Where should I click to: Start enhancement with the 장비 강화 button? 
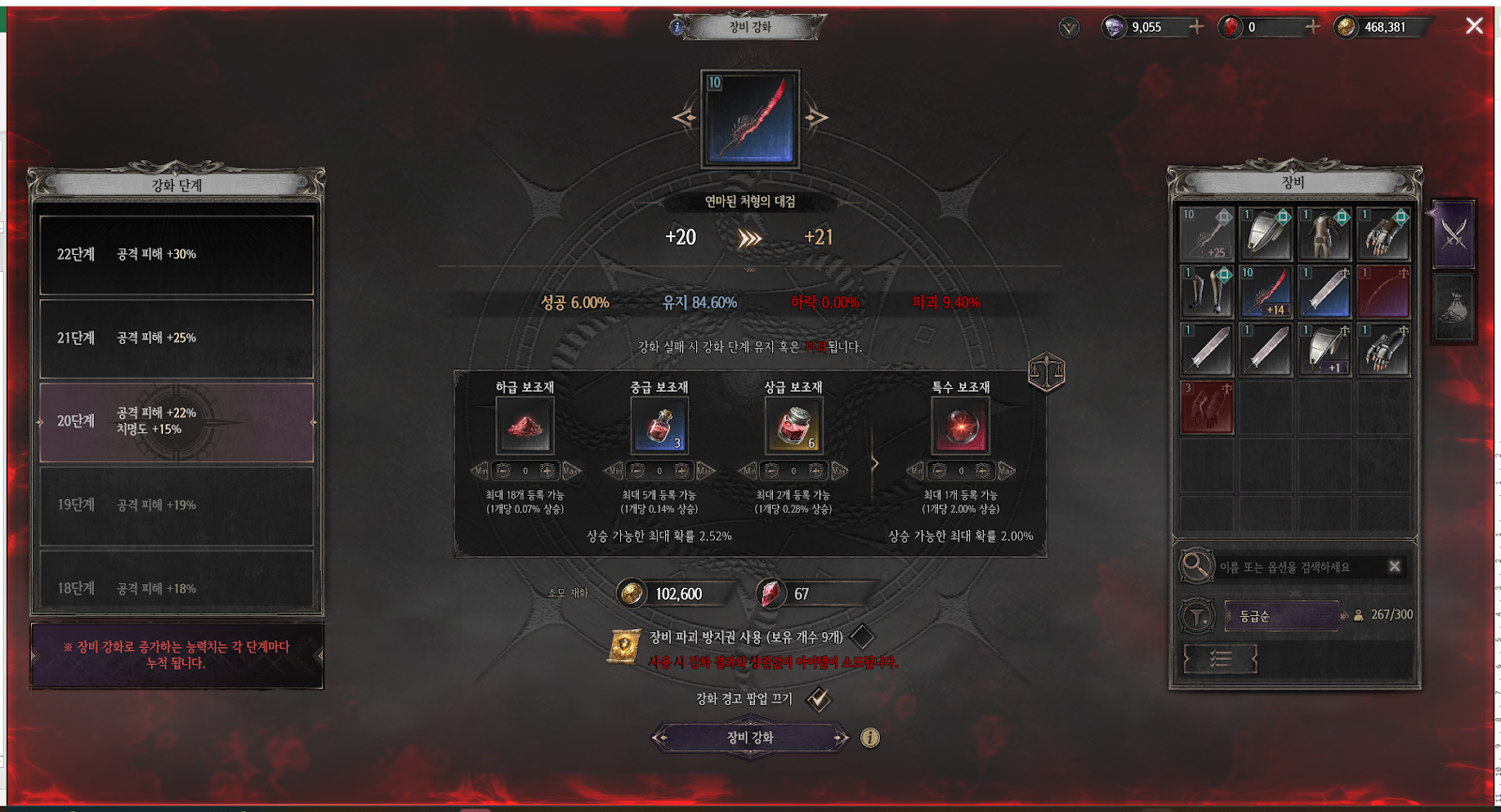750,738
